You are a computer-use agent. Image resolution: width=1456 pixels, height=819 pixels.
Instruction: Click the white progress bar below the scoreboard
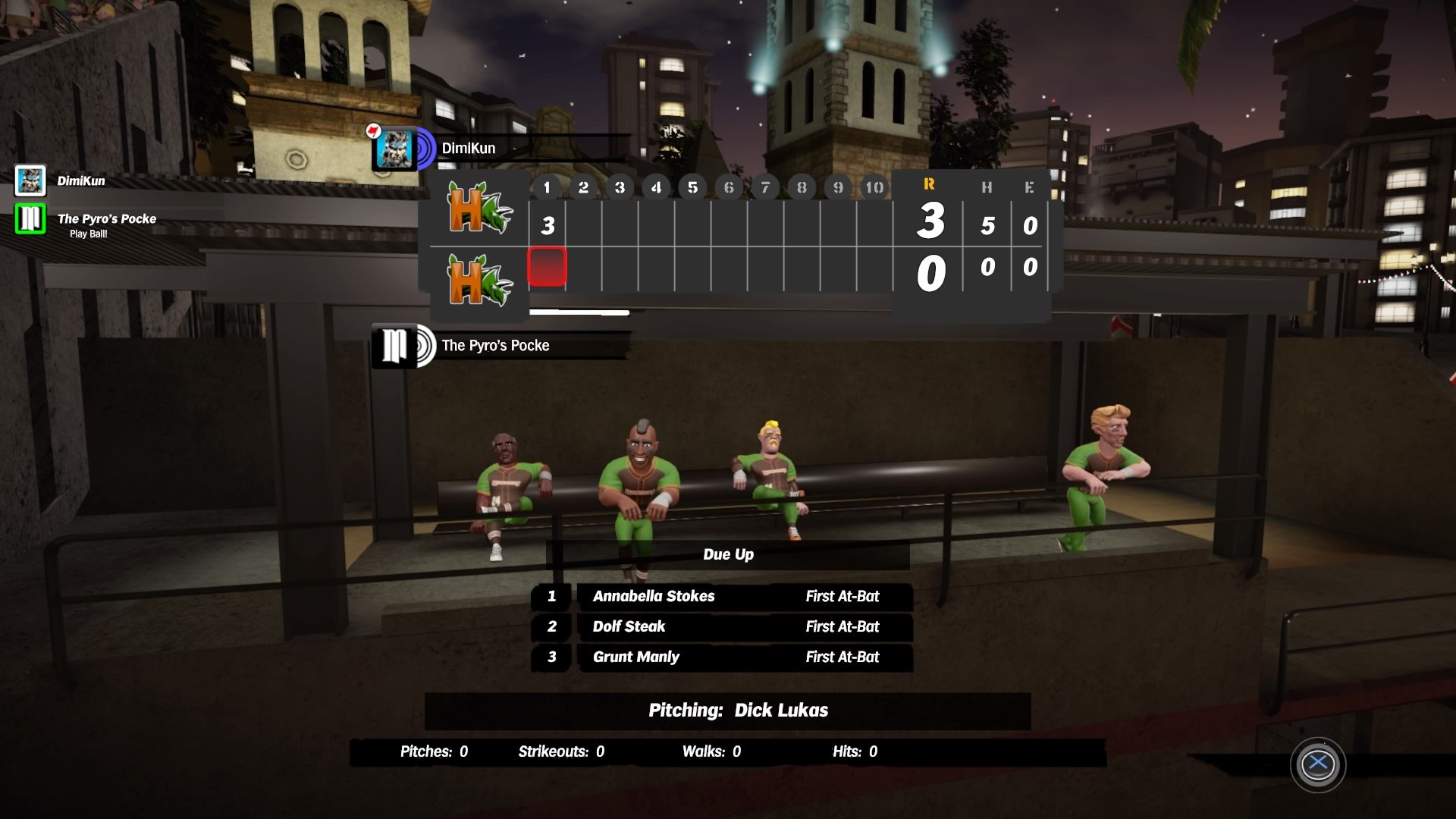coord(580,312)
